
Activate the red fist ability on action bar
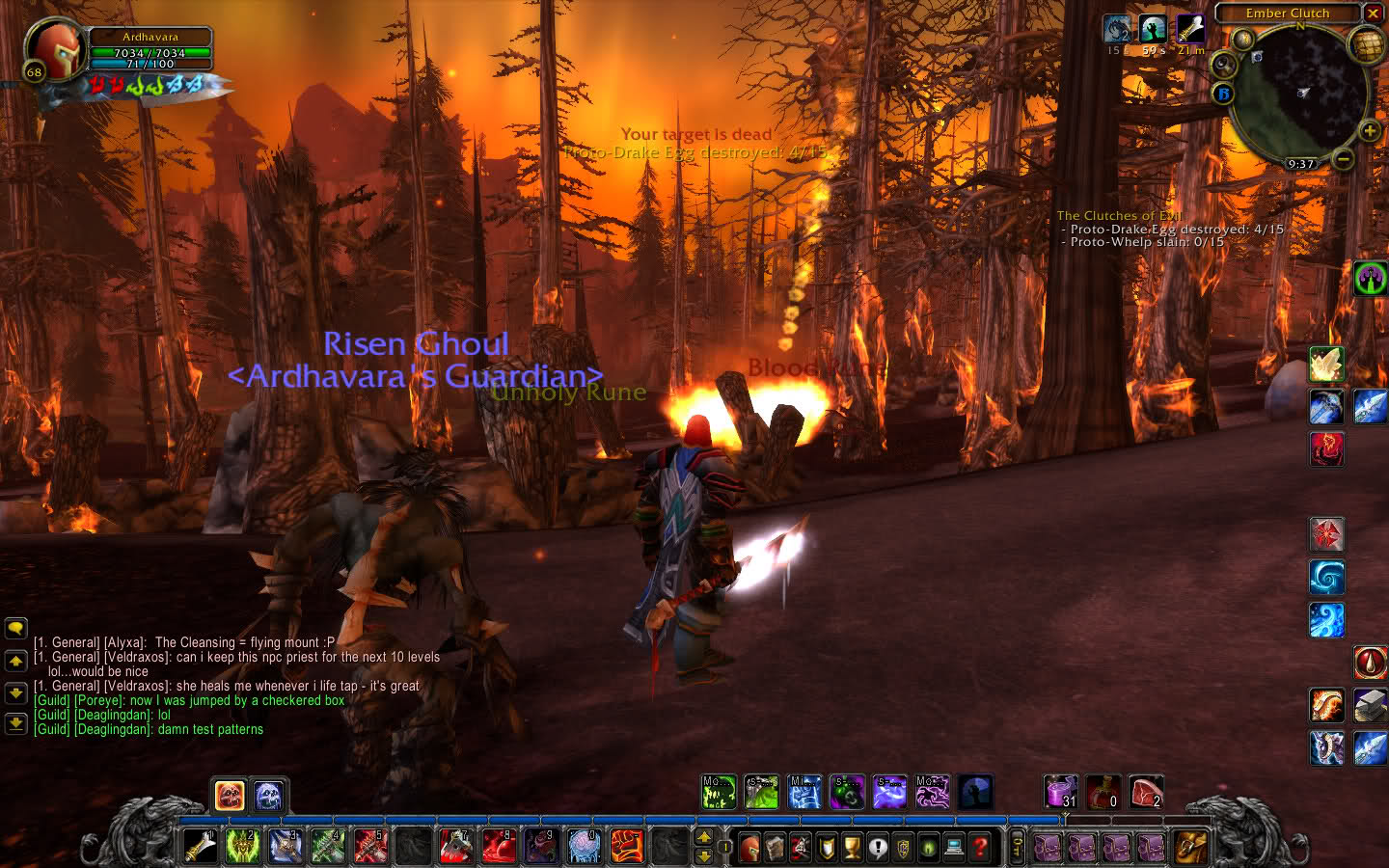[627, 847]
